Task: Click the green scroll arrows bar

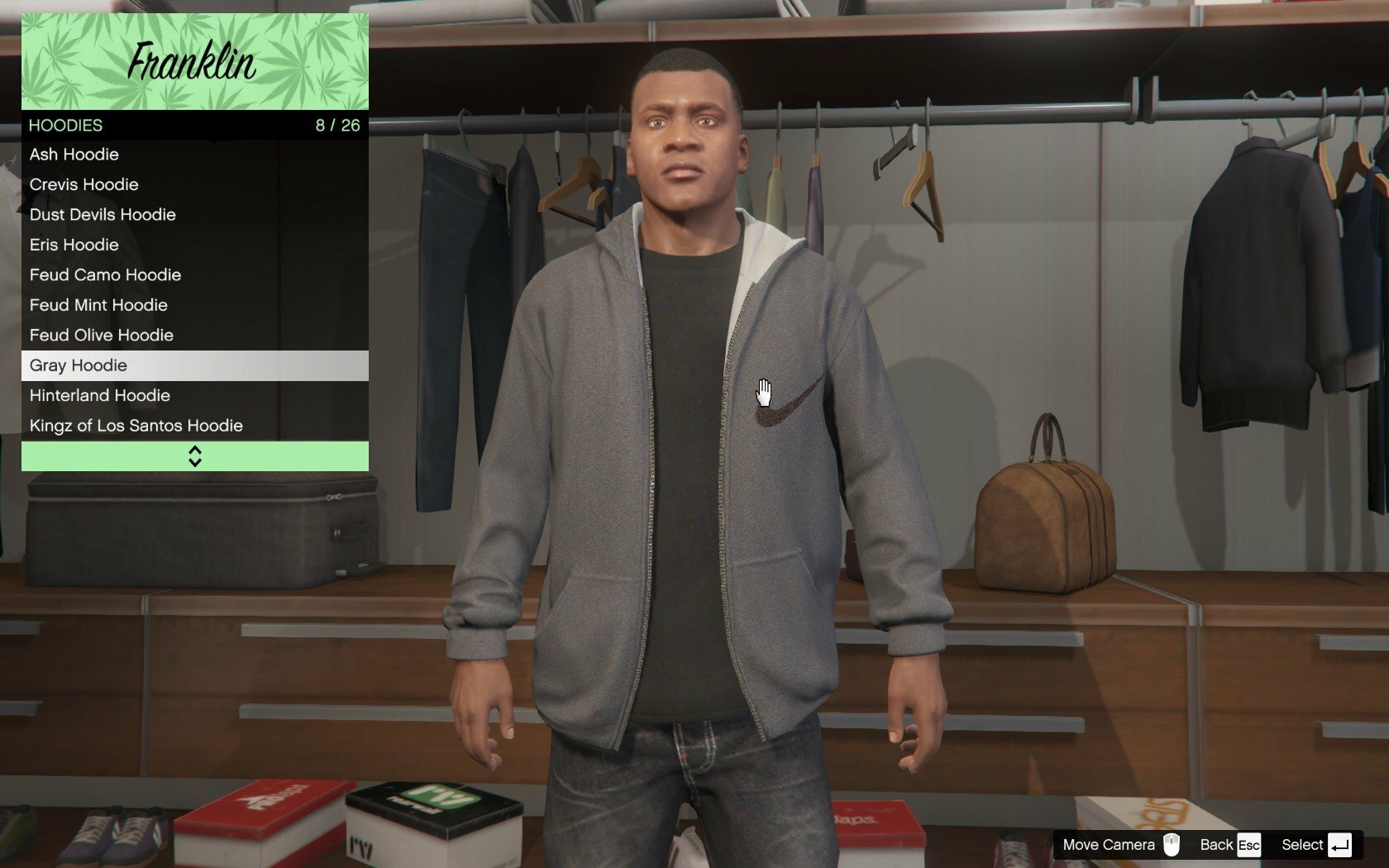Action: [194, 456]
